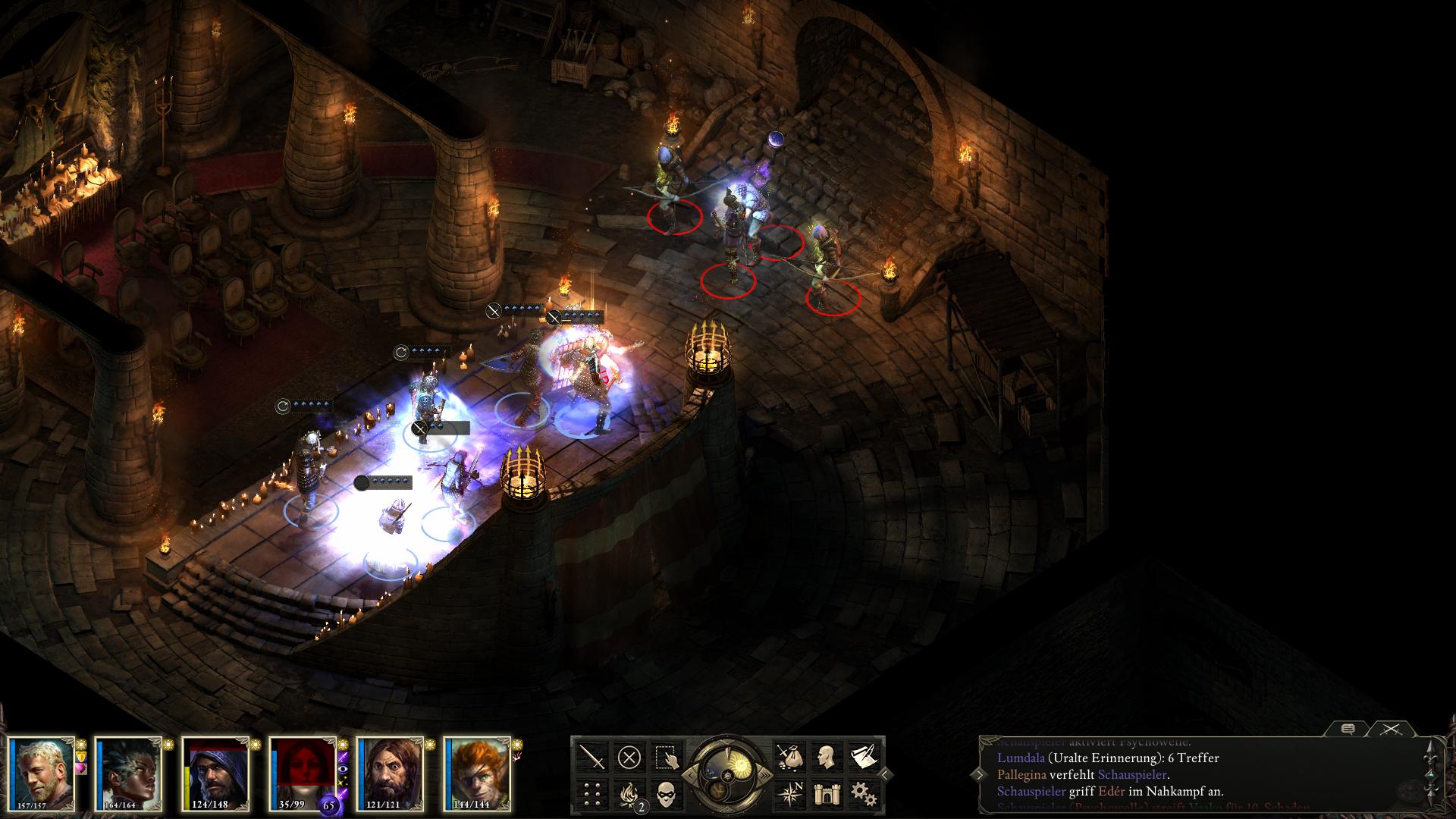Select the wounded red-tinted woman portrait
This screenshot has height=819, width=1456.
point(302,772)
